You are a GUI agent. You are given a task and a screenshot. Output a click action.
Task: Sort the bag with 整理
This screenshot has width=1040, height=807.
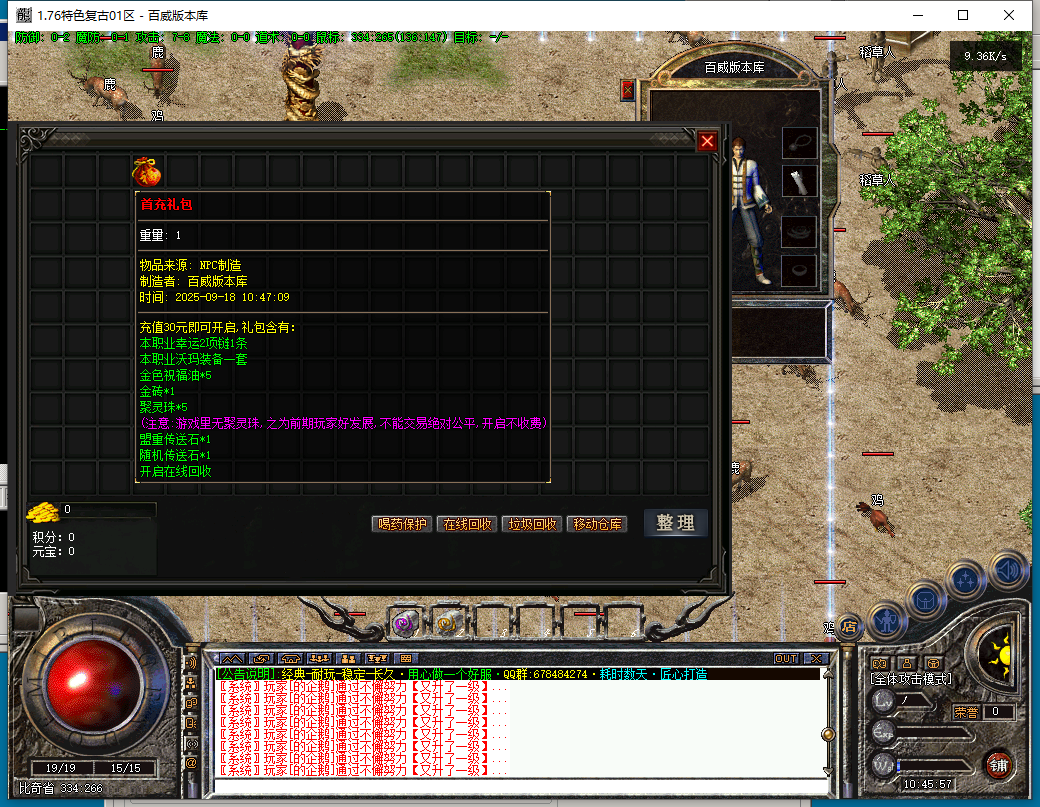tap(675, 523)
